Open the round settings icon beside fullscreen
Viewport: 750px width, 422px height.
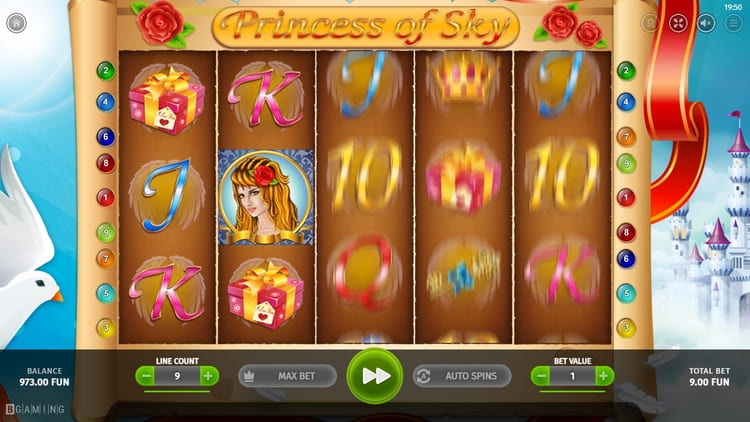650,23
